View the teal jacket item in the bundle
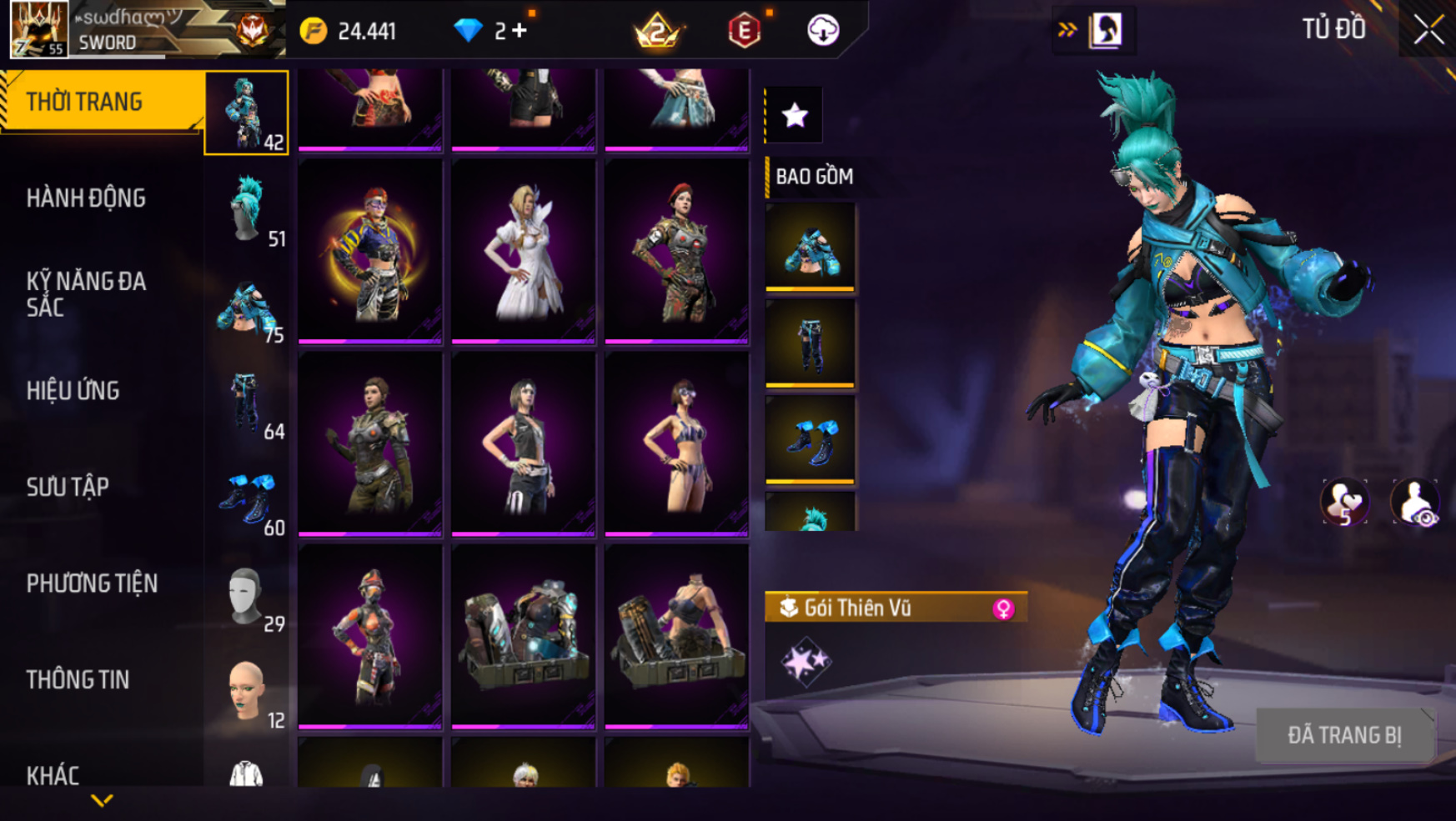This screenshot has height=821, width=1456. (x=810, y=248)
